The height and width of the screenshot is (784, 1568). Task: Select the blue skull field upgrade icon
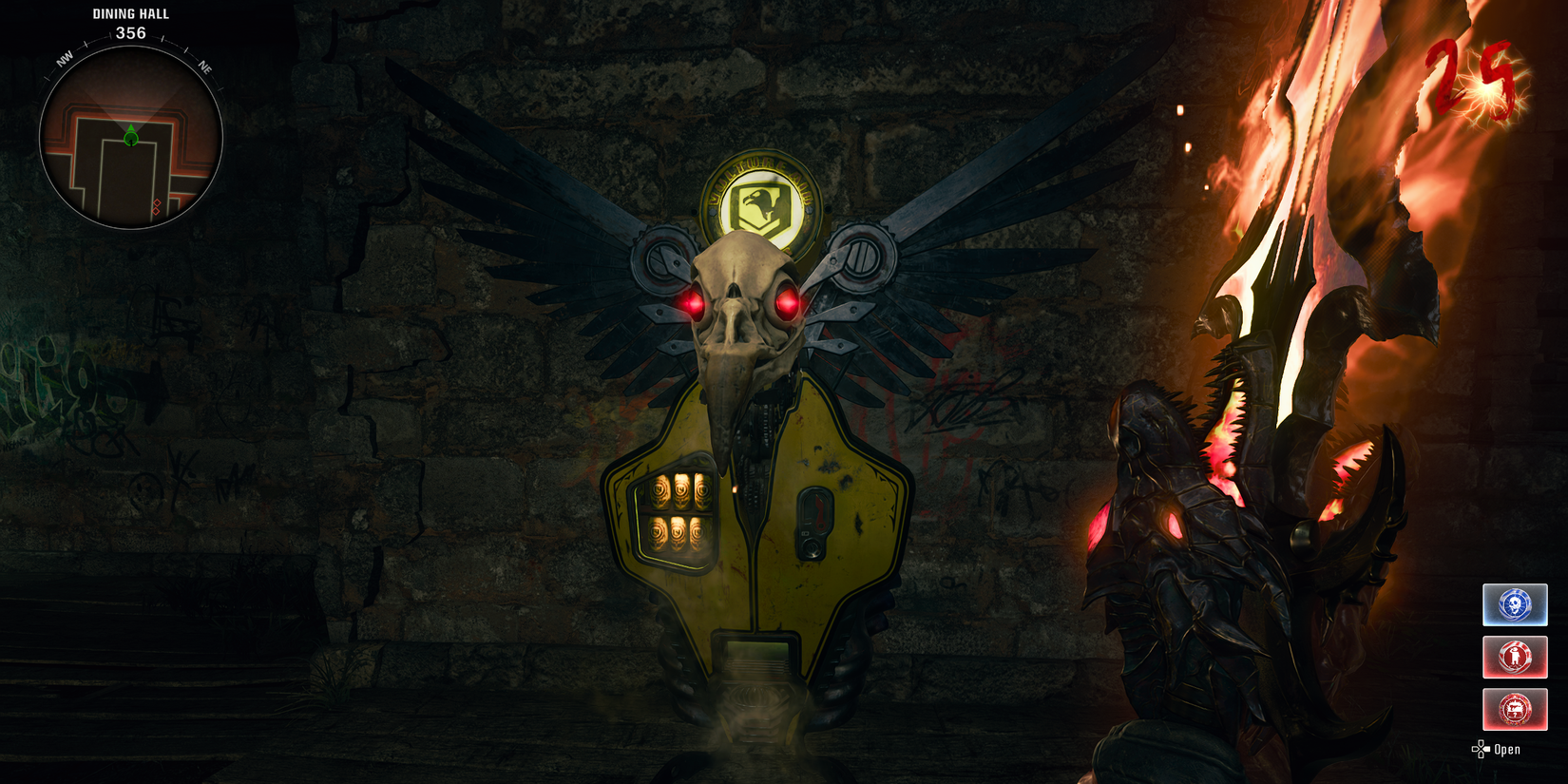pos(1515,603)
